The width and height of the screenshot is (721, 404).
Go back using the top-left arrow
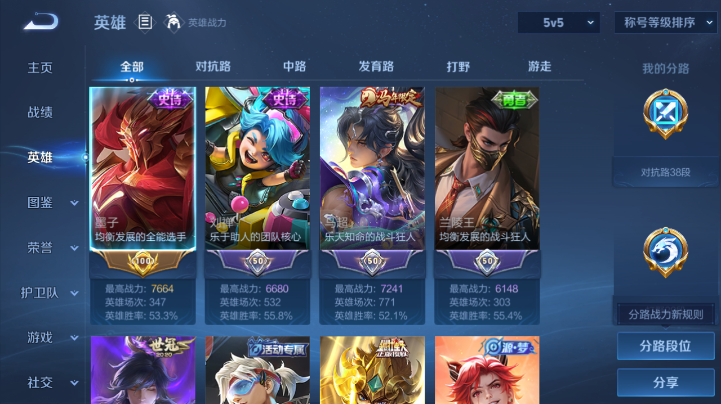[x=41, y=21]
